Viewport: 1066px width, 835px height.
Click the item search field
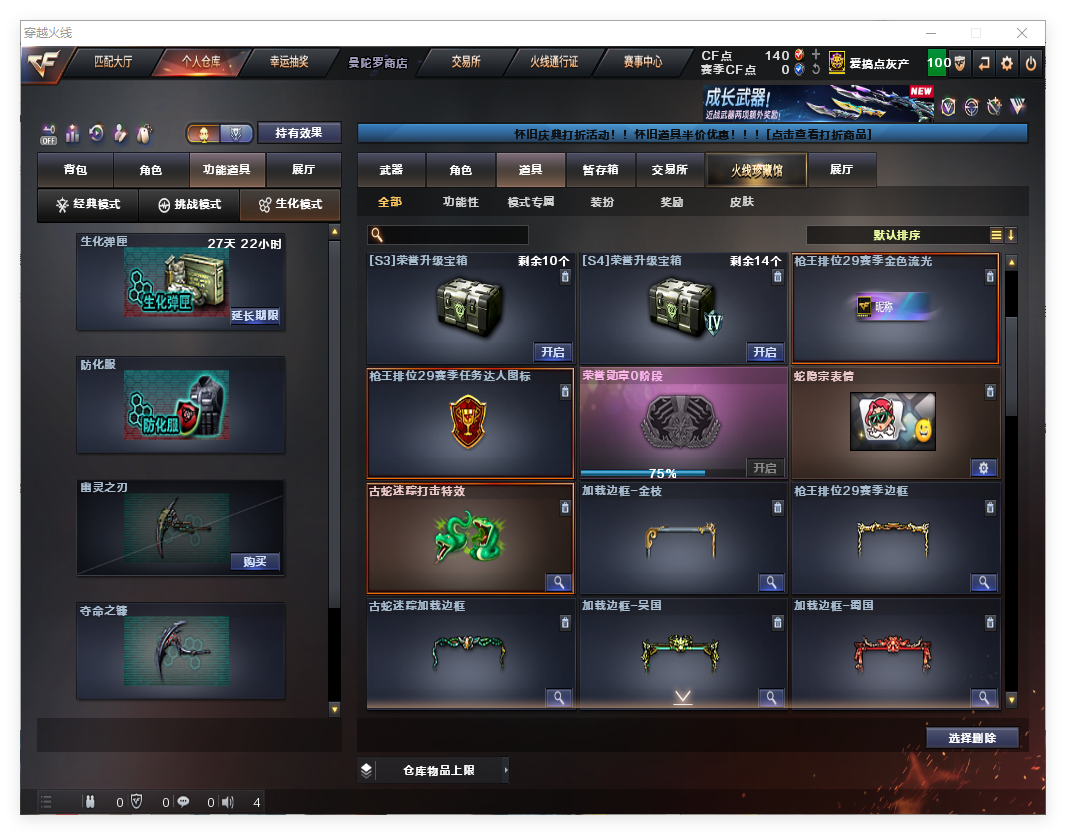(455, 235)
